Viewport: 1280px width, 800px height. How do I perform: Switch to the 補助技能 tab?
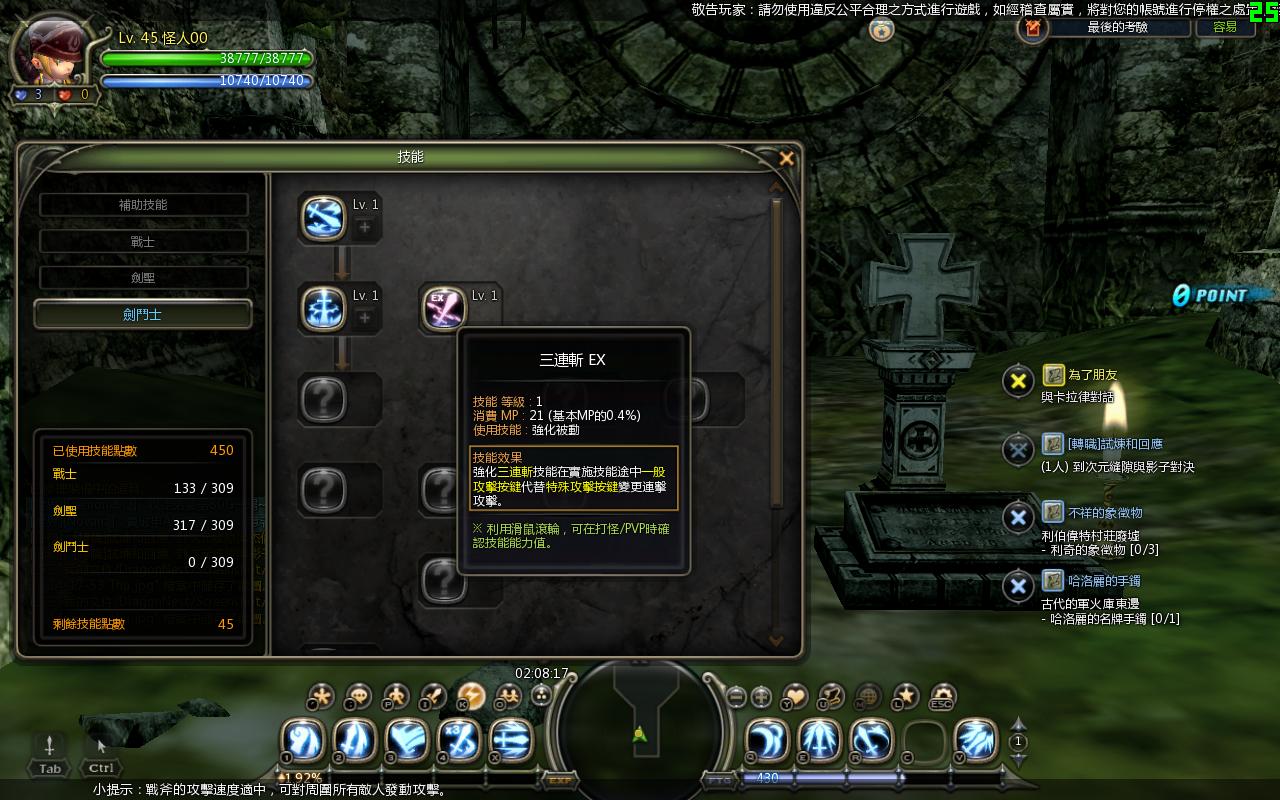point(143,205)
